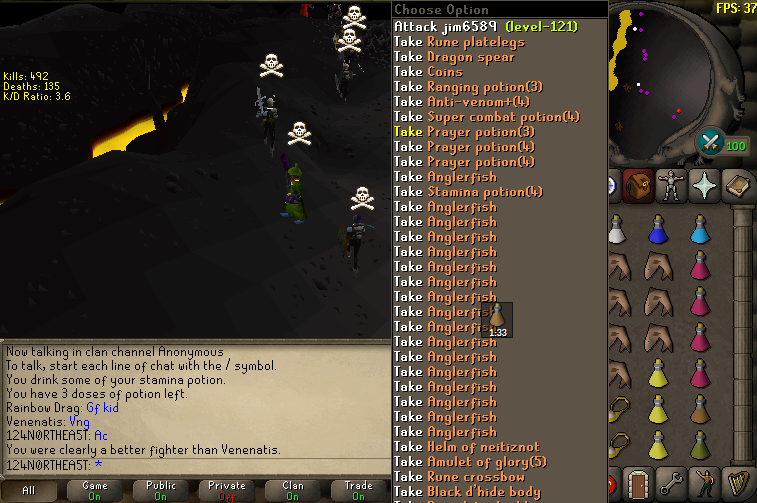The image size is (757, 503).
Task: Open the Game chat filter tab
Action: [97, 490]
